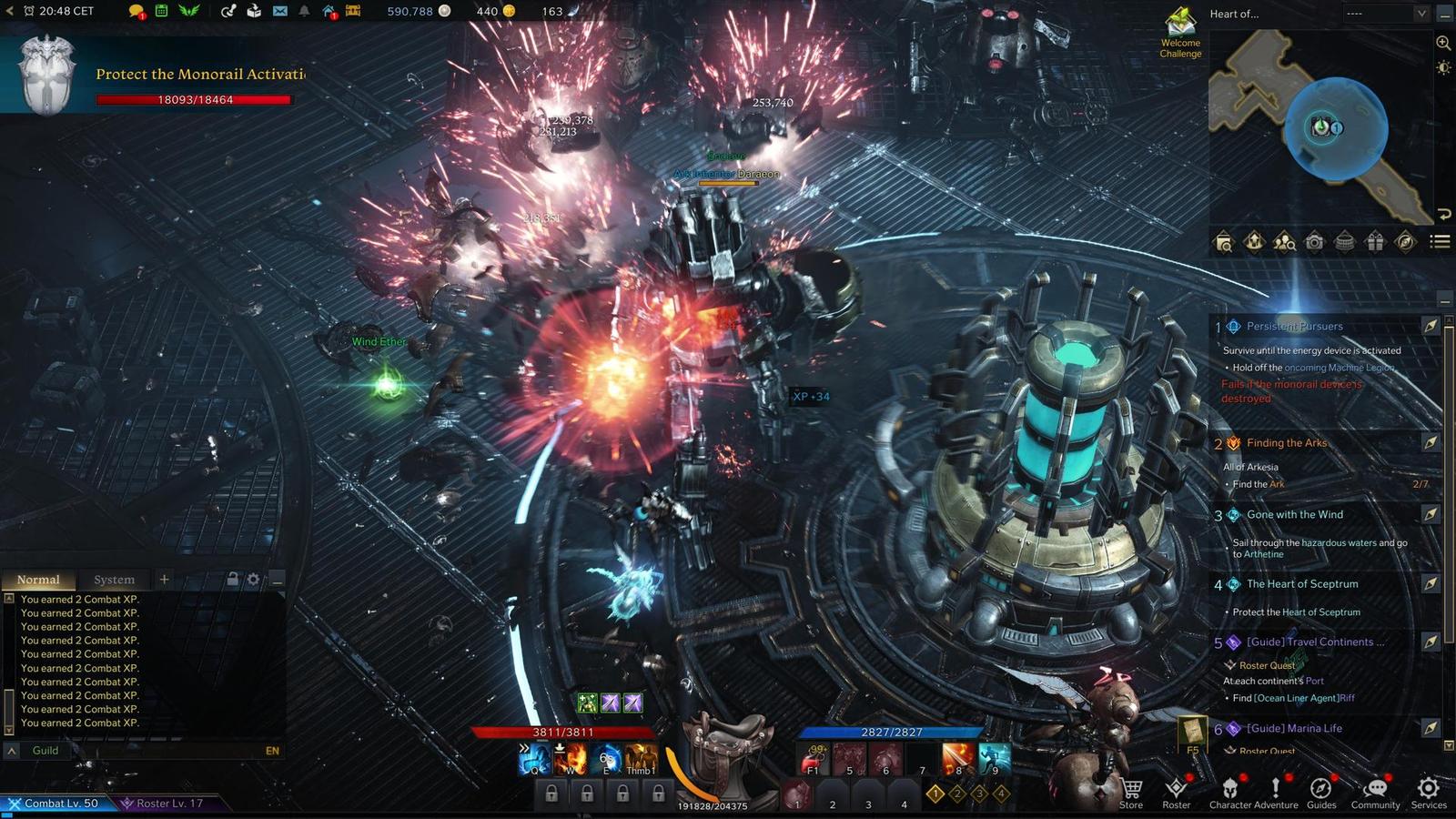1456x819 pixels.
Task: Switch to the System chat tab
Action: (114, 580)
